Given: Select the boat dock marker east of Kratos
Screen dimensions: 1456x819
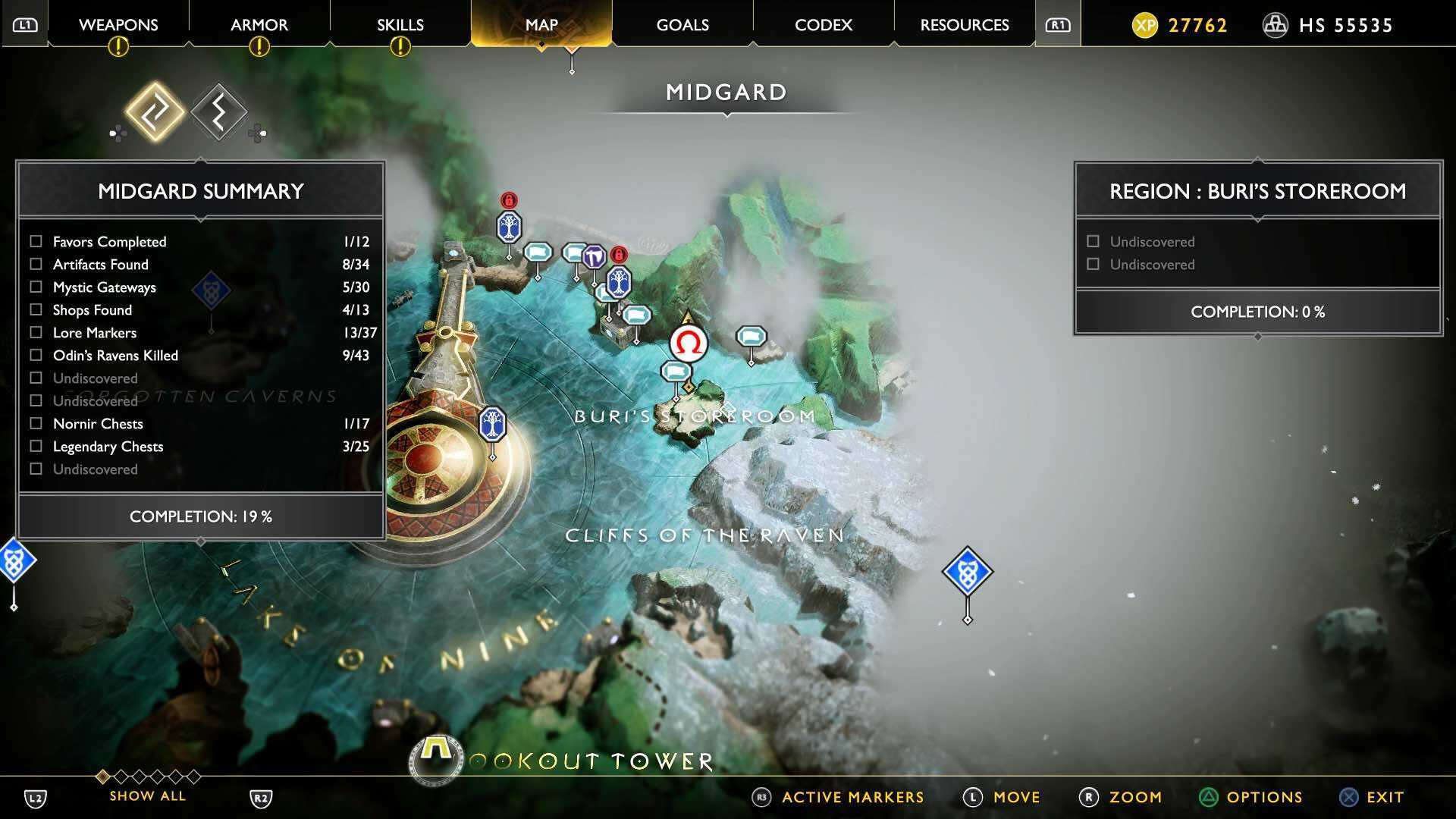Looking at the screenshot, I should click(x=751, y=337).
